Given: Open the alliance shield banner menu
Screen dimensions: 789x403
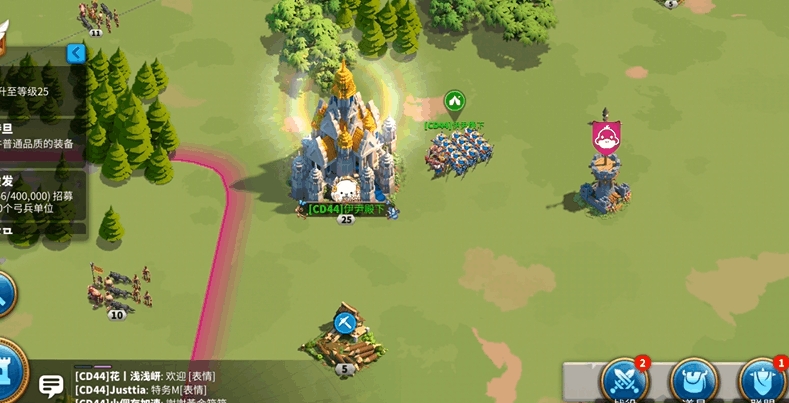Looking at the screenshot, I should click(x=762, y=381).
